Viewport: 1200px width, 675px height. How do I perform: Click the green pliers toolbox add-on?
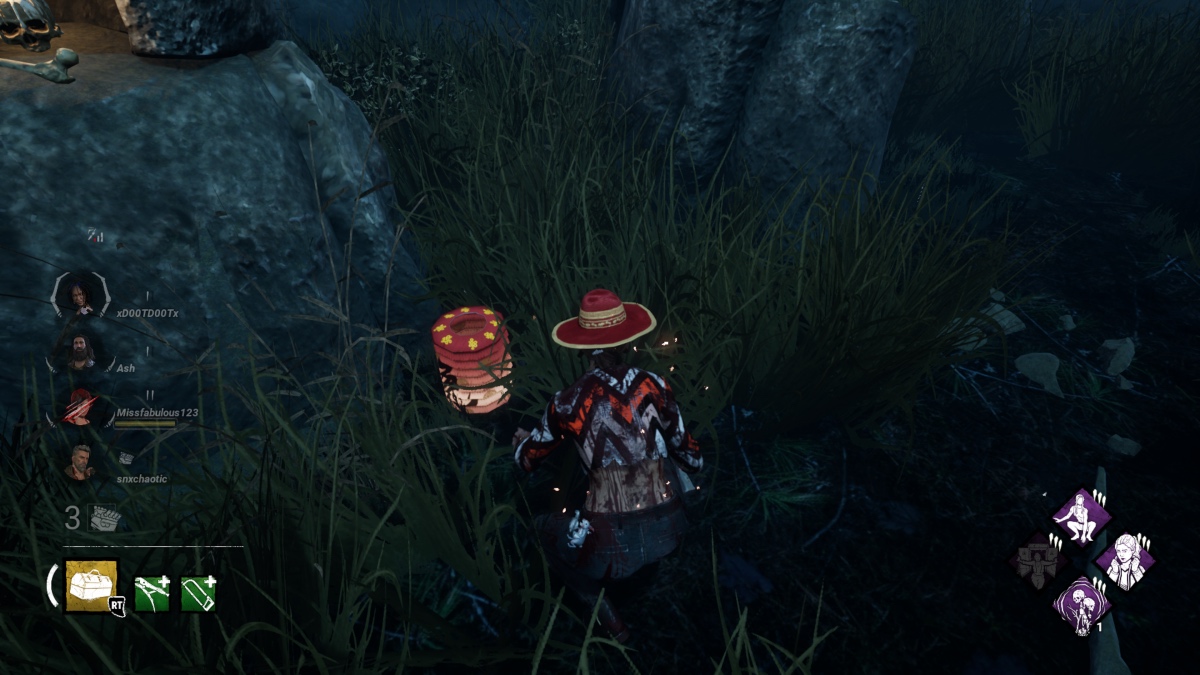(x=150, y=593)
